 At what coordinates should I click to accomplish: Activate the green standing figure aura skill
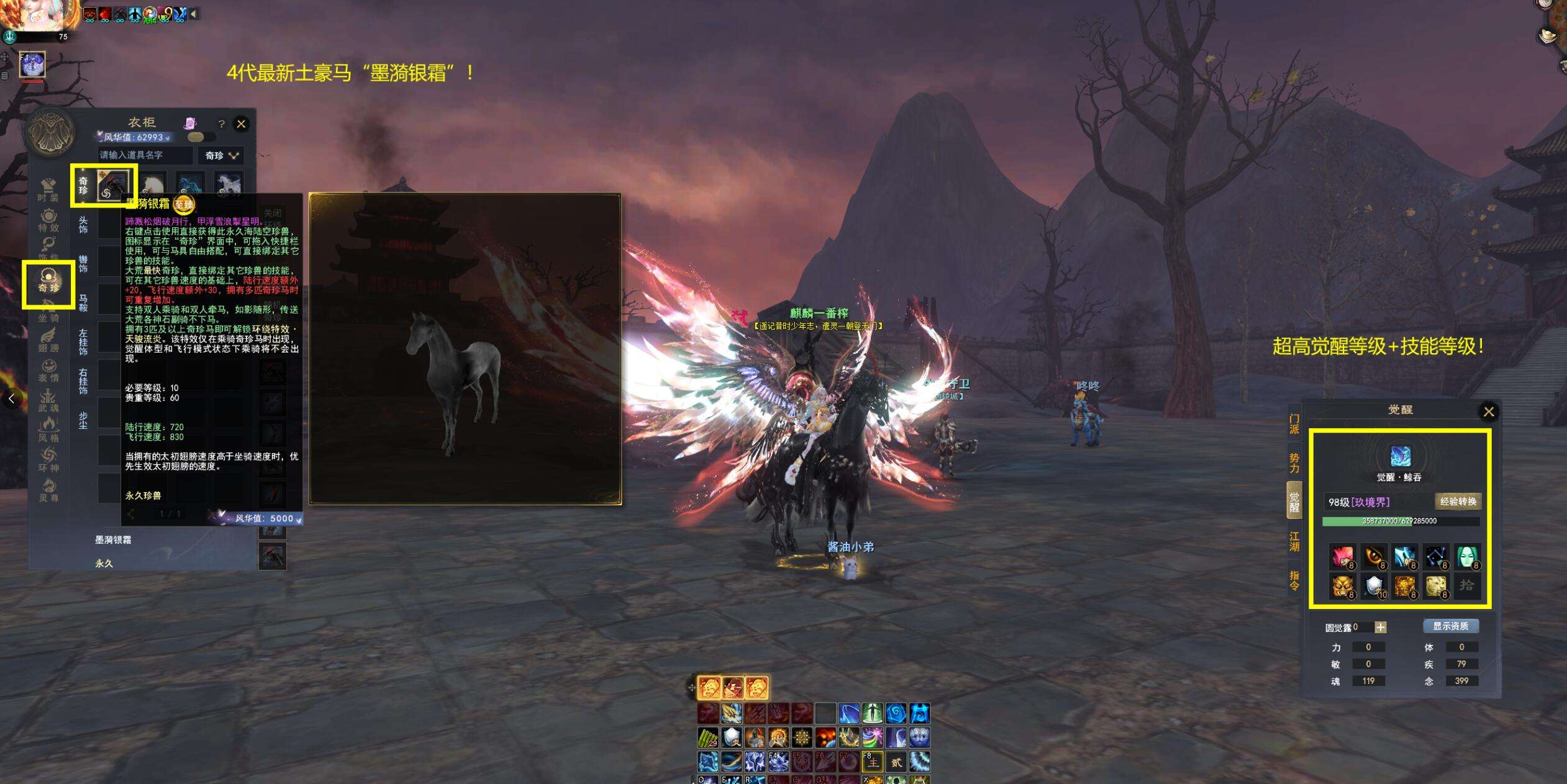(872, 713)
